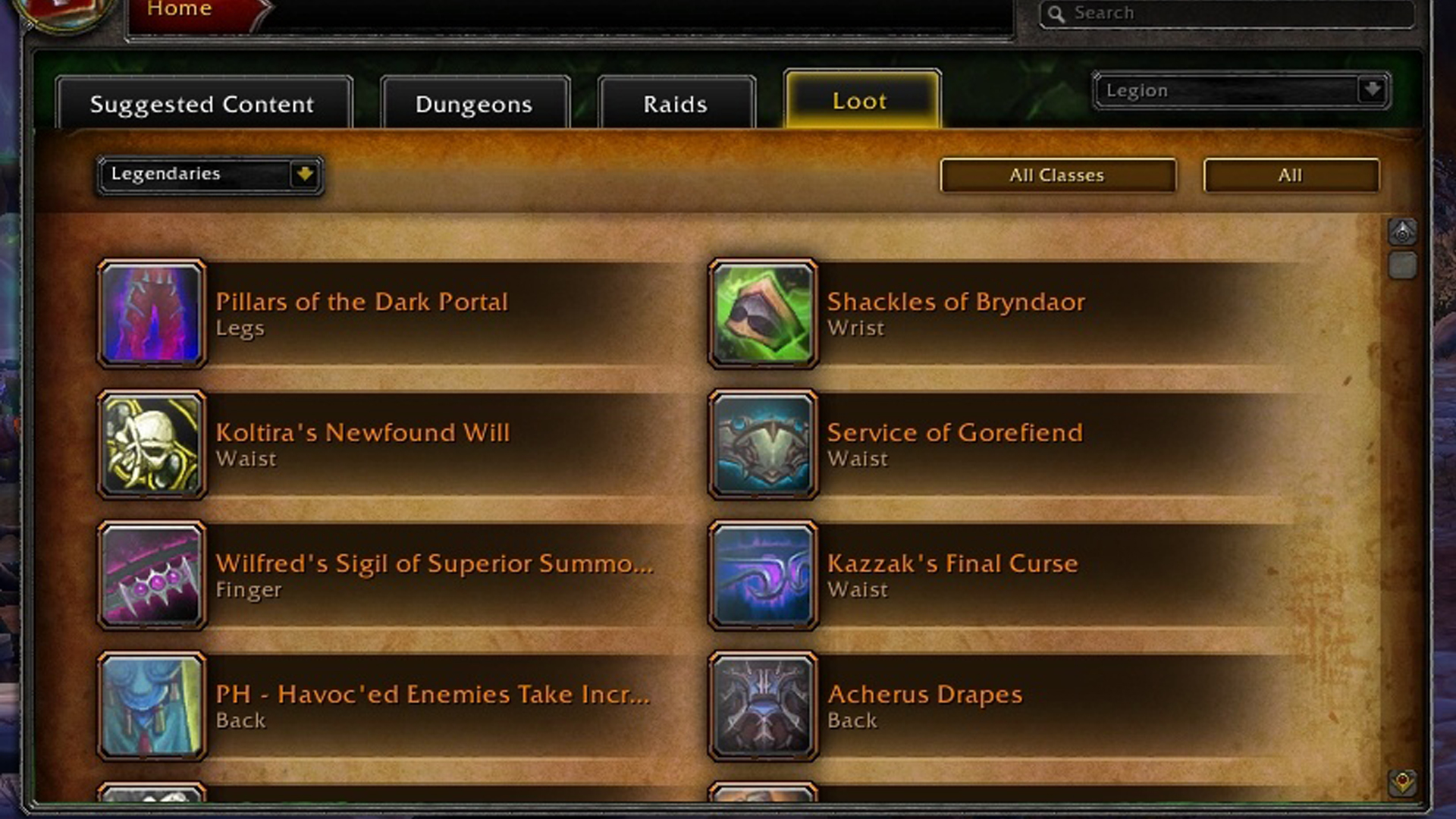Viewport: 1456px width, 819px height.
Task: Switch to the Dungeons tab
Action: tap(472, 104)
